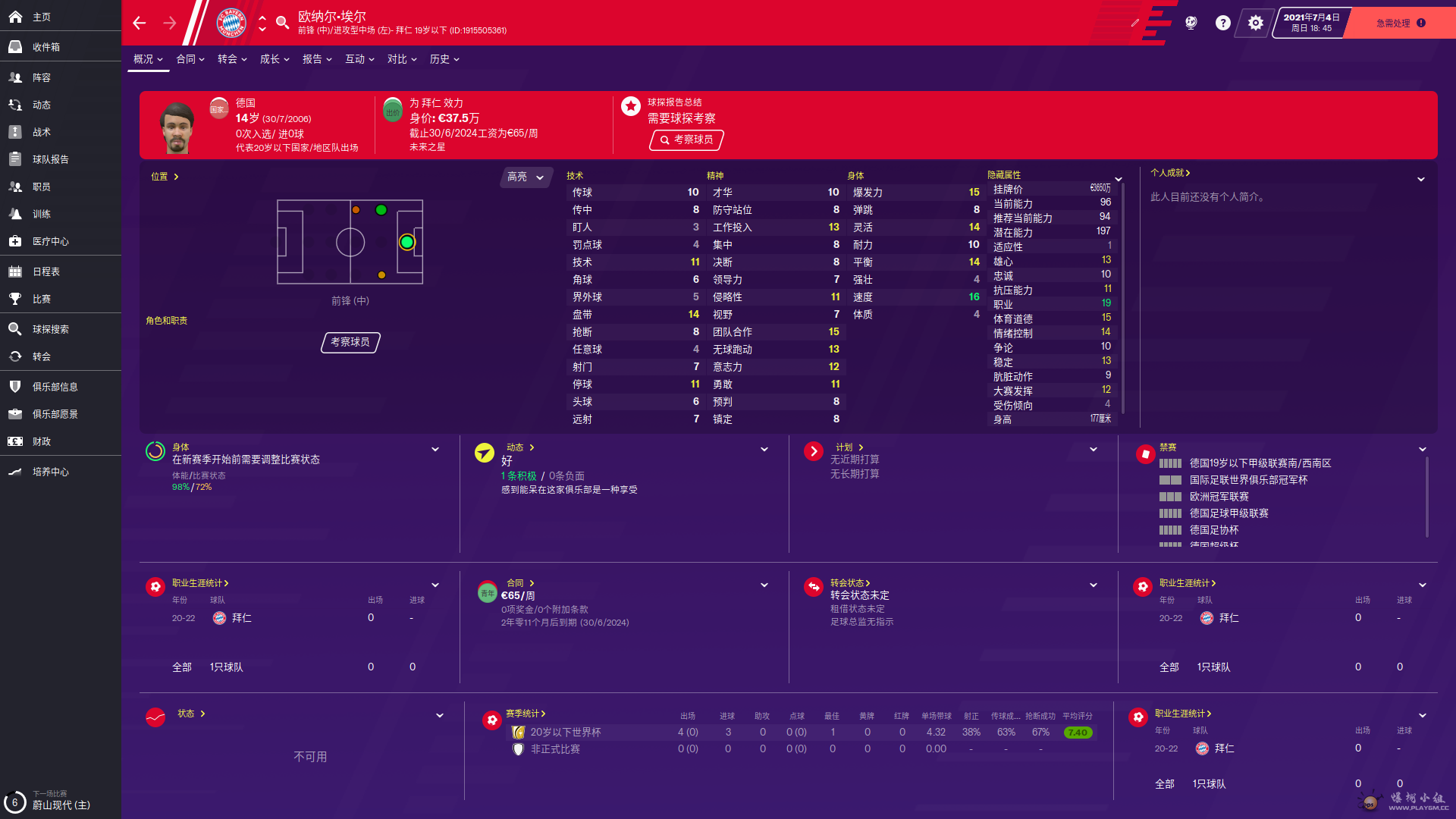Screen dimensions: 1456x819
Task: Go to the 阵容 squad screen
Action: pos(41,77)
